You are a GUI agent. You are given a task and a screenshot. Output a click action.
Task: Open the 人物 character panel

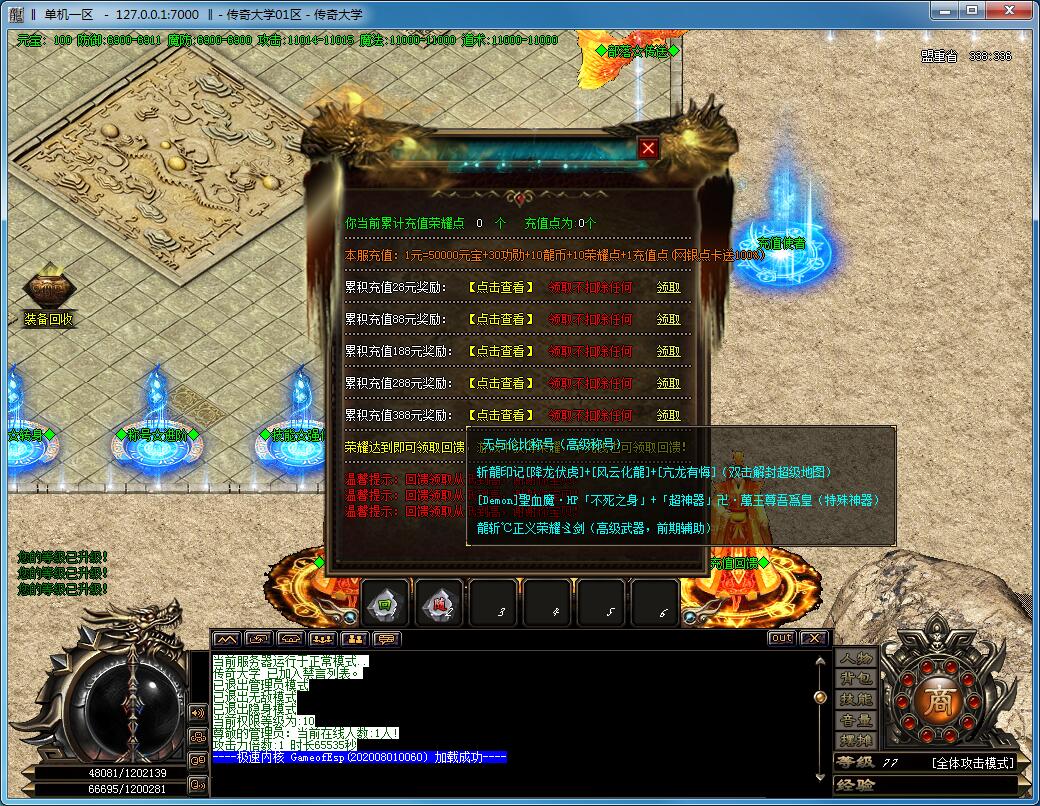(x=856, y=657)
